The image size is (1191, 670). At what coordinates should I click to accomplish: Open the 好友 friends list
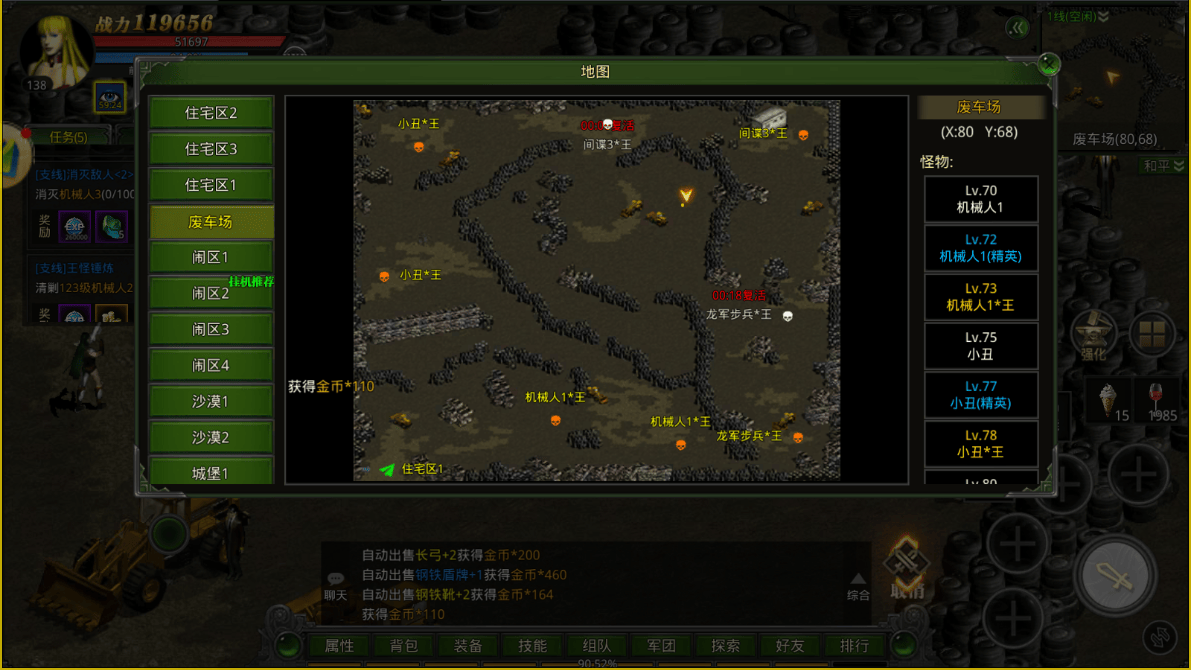(790, 646)
